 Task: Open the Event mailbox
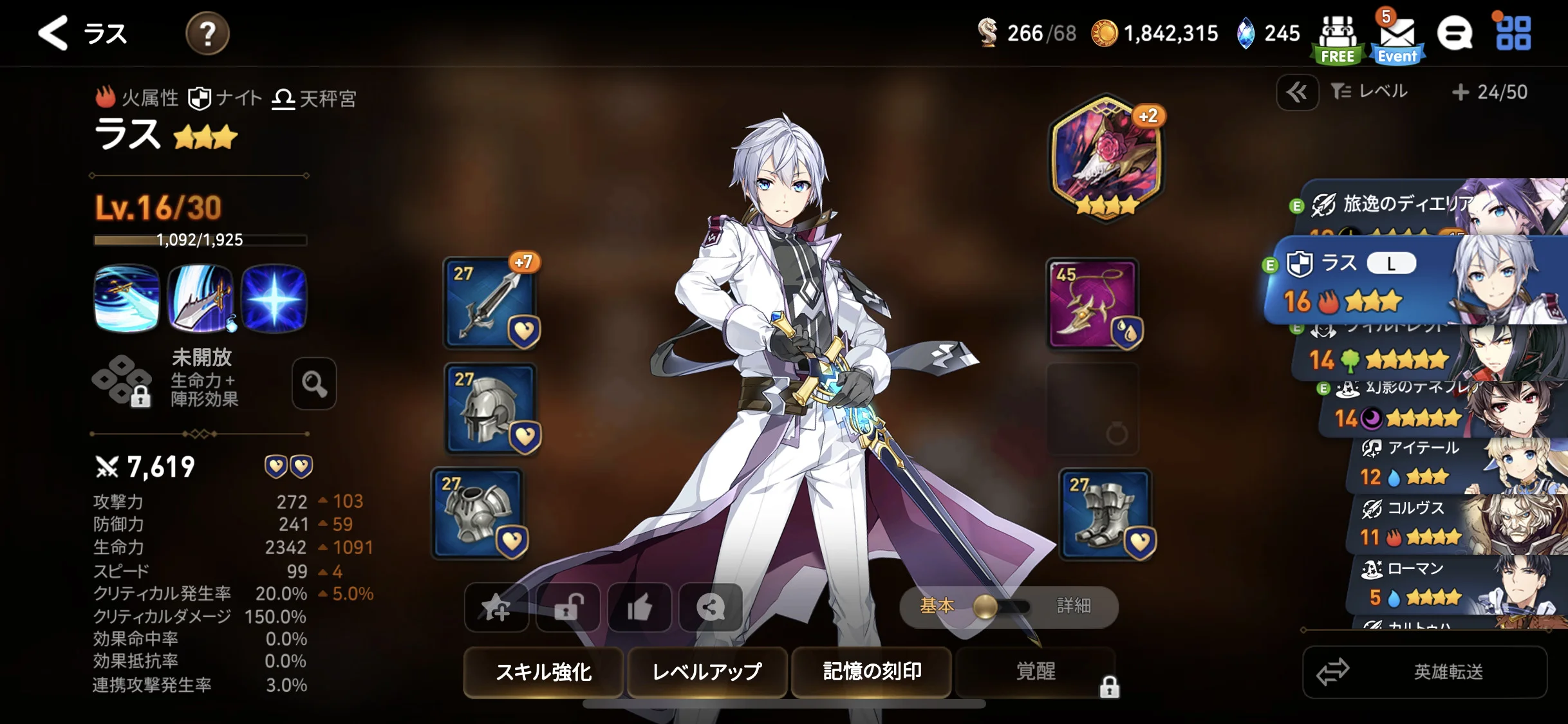click(x=1396, y=39)
